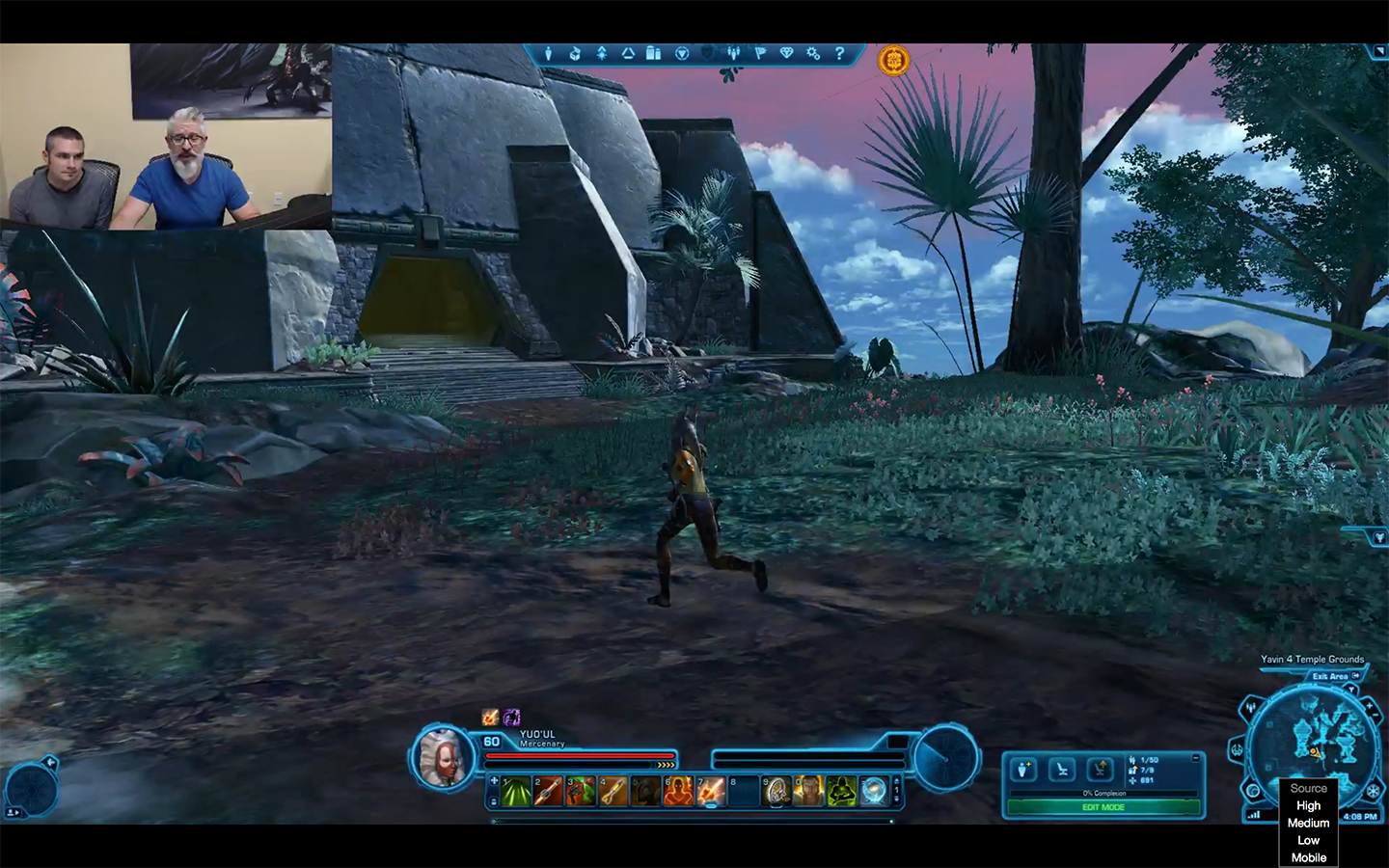Open the diamond-shaped Cartel Market icon
The width and height of the screenshot is (1389, 868).
pyautogui.click(x=786, y=54)
